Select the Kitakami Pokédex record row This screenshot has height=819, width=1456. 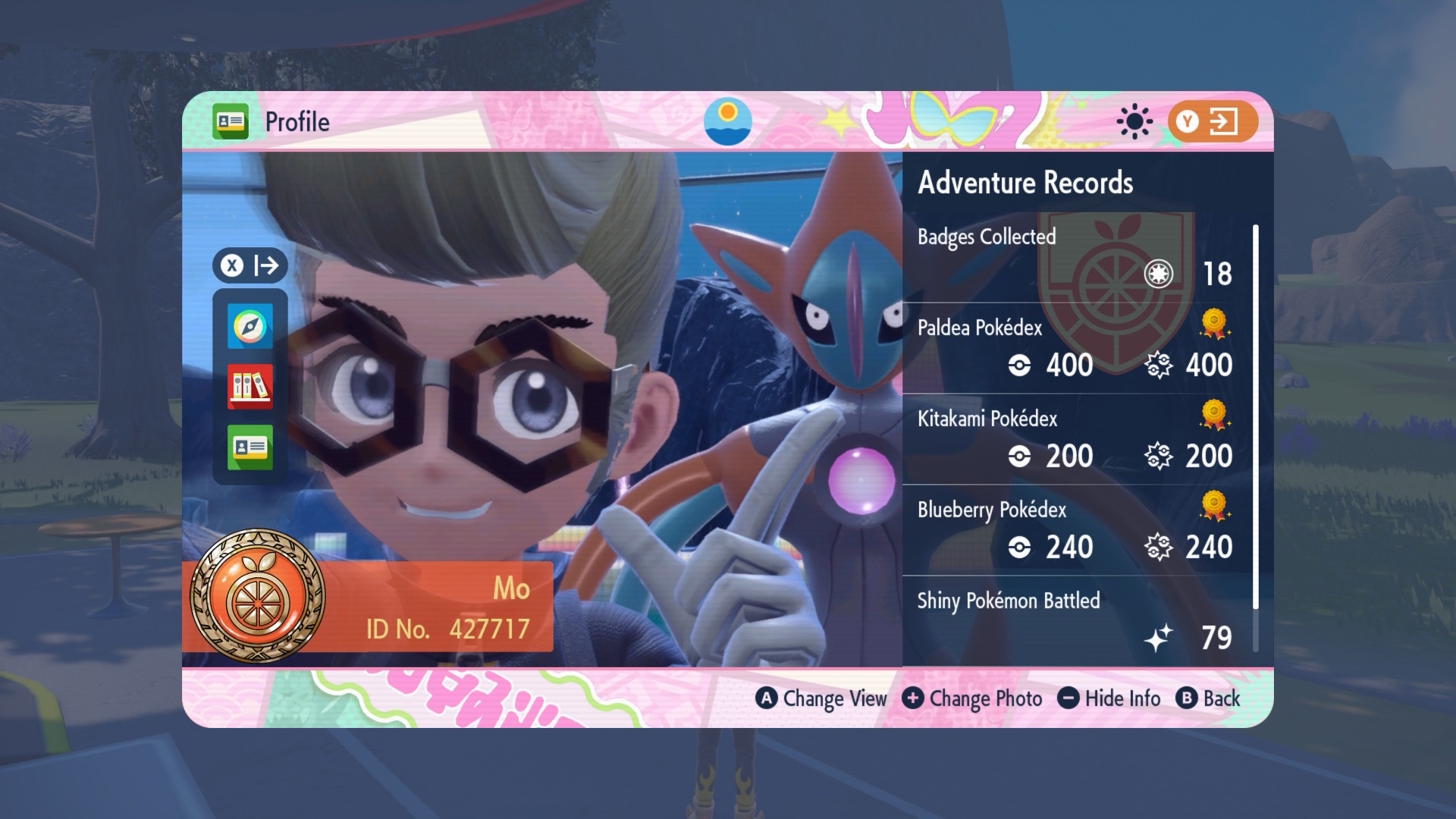[x=1075, y=438]
